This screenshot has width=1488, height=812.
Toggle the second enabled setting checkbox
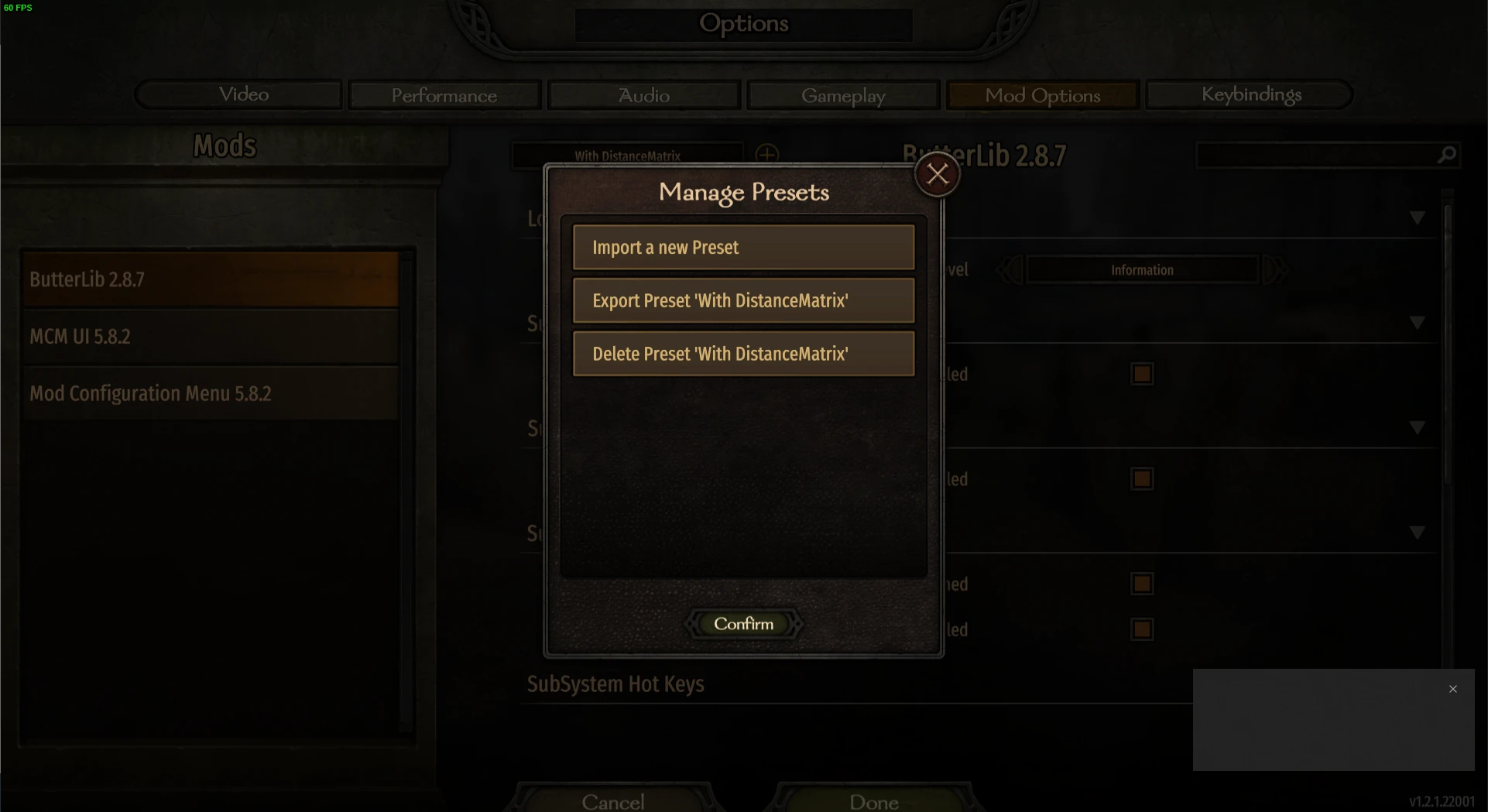click(x=1142, y=478)
